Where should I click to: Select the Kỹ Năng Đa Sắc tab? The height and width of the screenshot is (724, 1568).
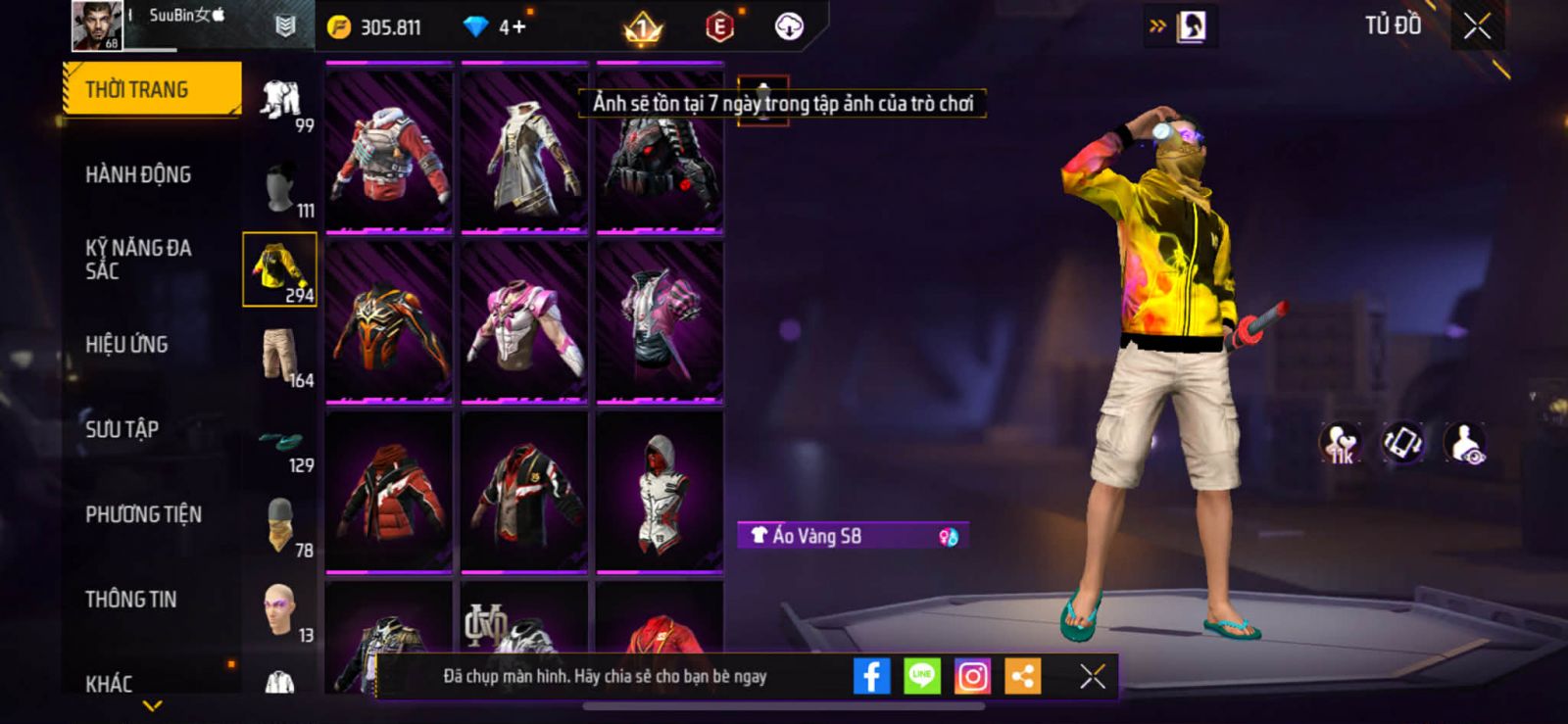click(x=138, y=259)
